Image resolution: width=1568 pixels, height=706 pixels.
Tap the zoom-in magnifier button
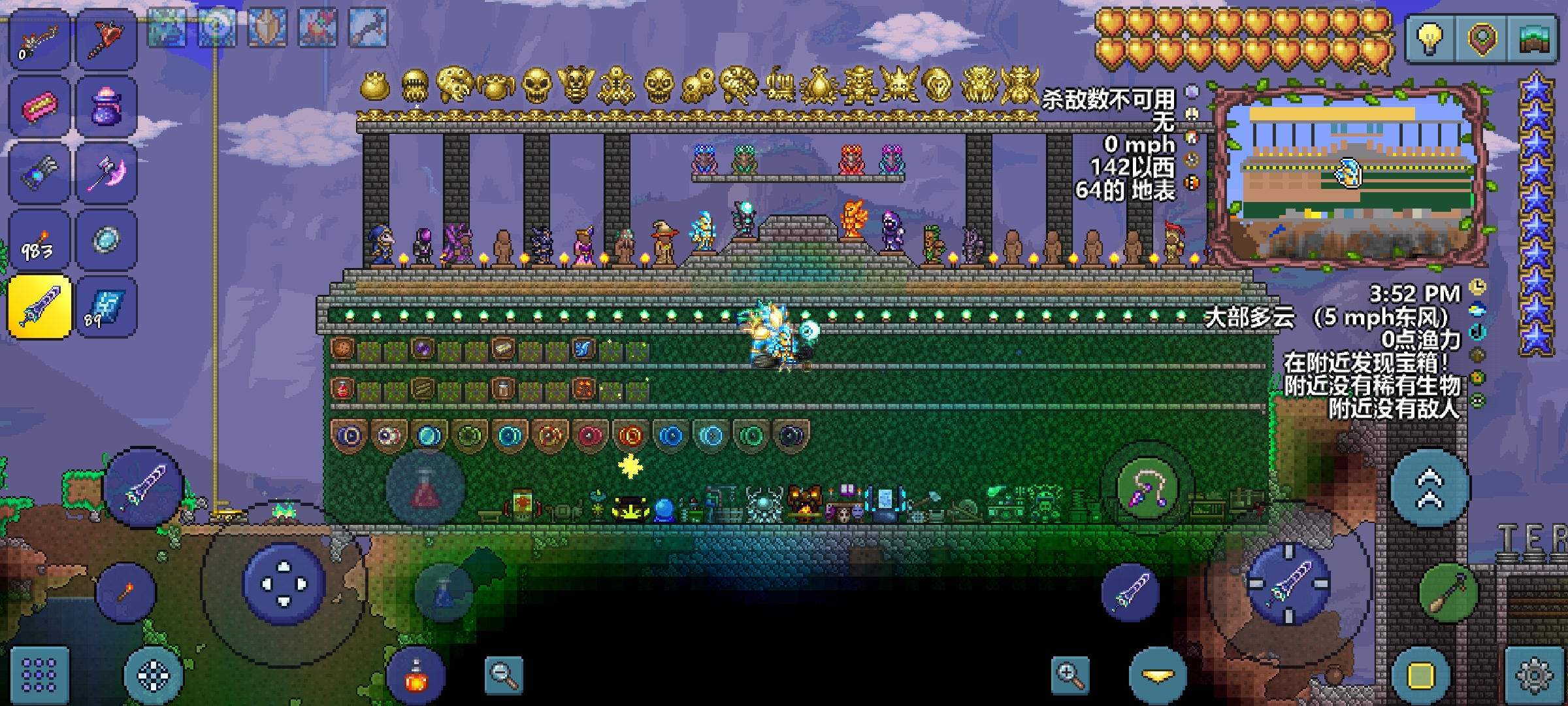pyautogui.click(x=1070, y=675)
